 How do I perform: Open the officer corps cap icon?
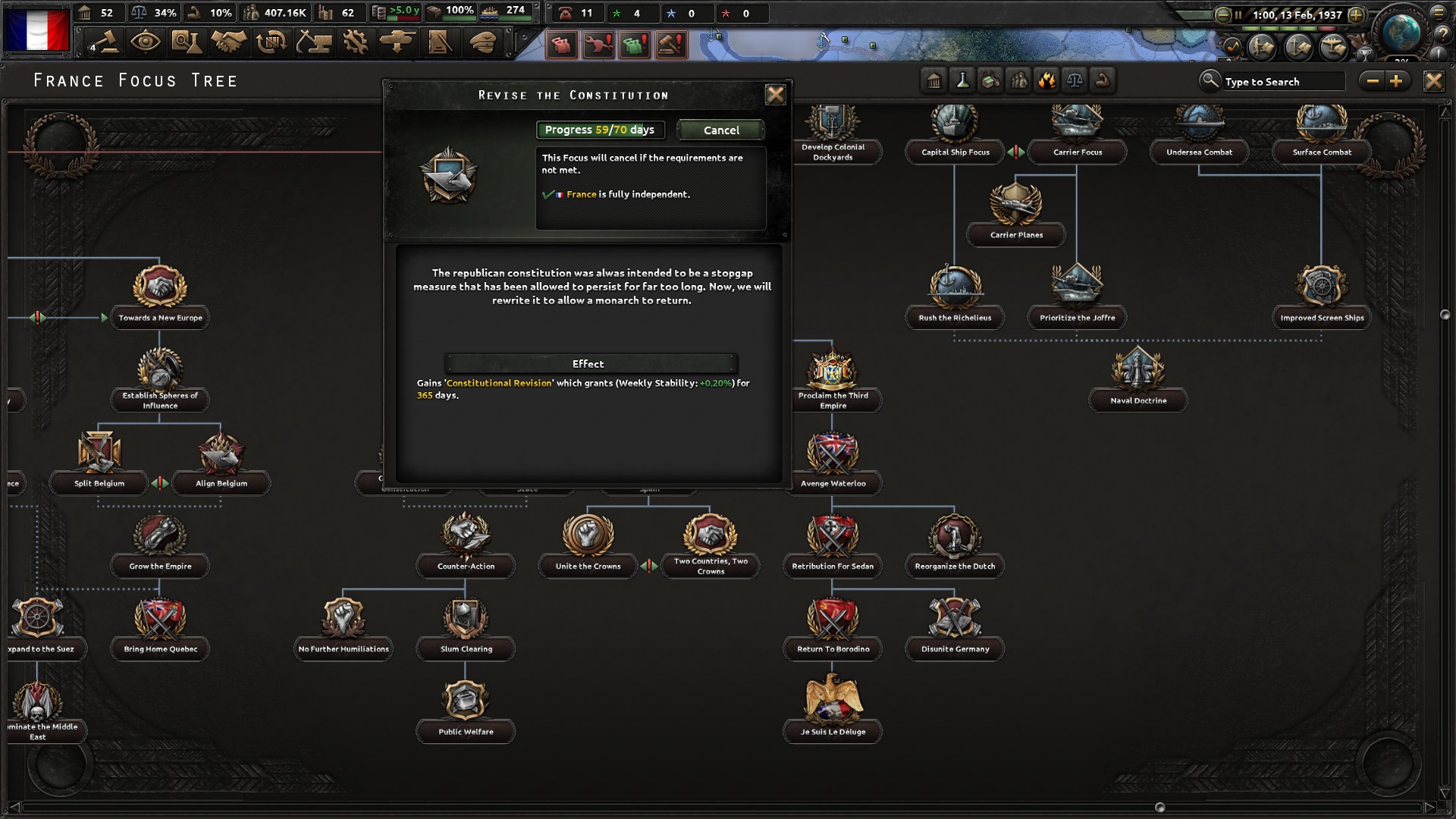tap(484, 42)
